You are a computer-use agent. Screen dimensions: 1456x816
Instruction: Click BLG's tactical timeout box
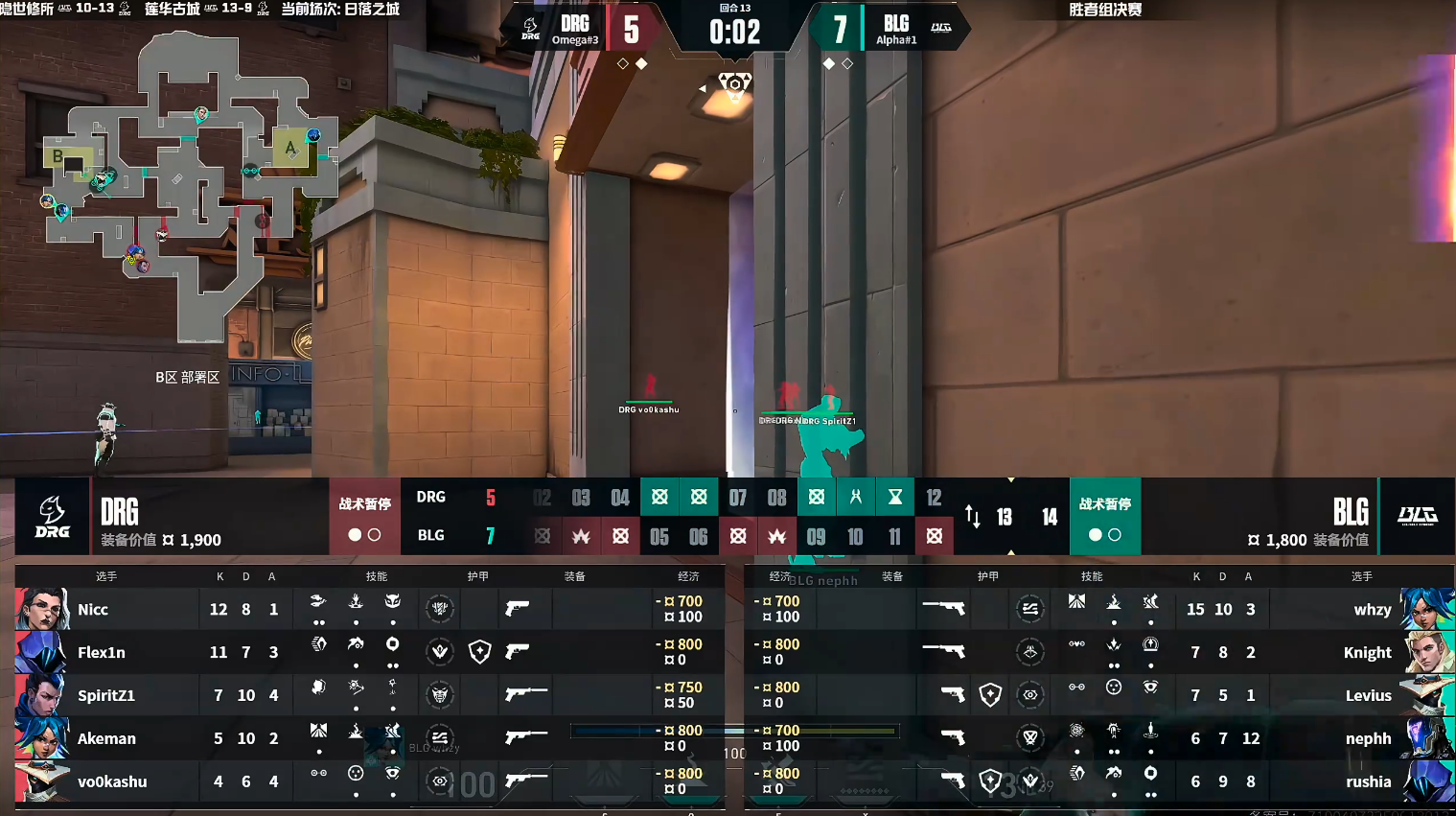[x=1104, y=517]
